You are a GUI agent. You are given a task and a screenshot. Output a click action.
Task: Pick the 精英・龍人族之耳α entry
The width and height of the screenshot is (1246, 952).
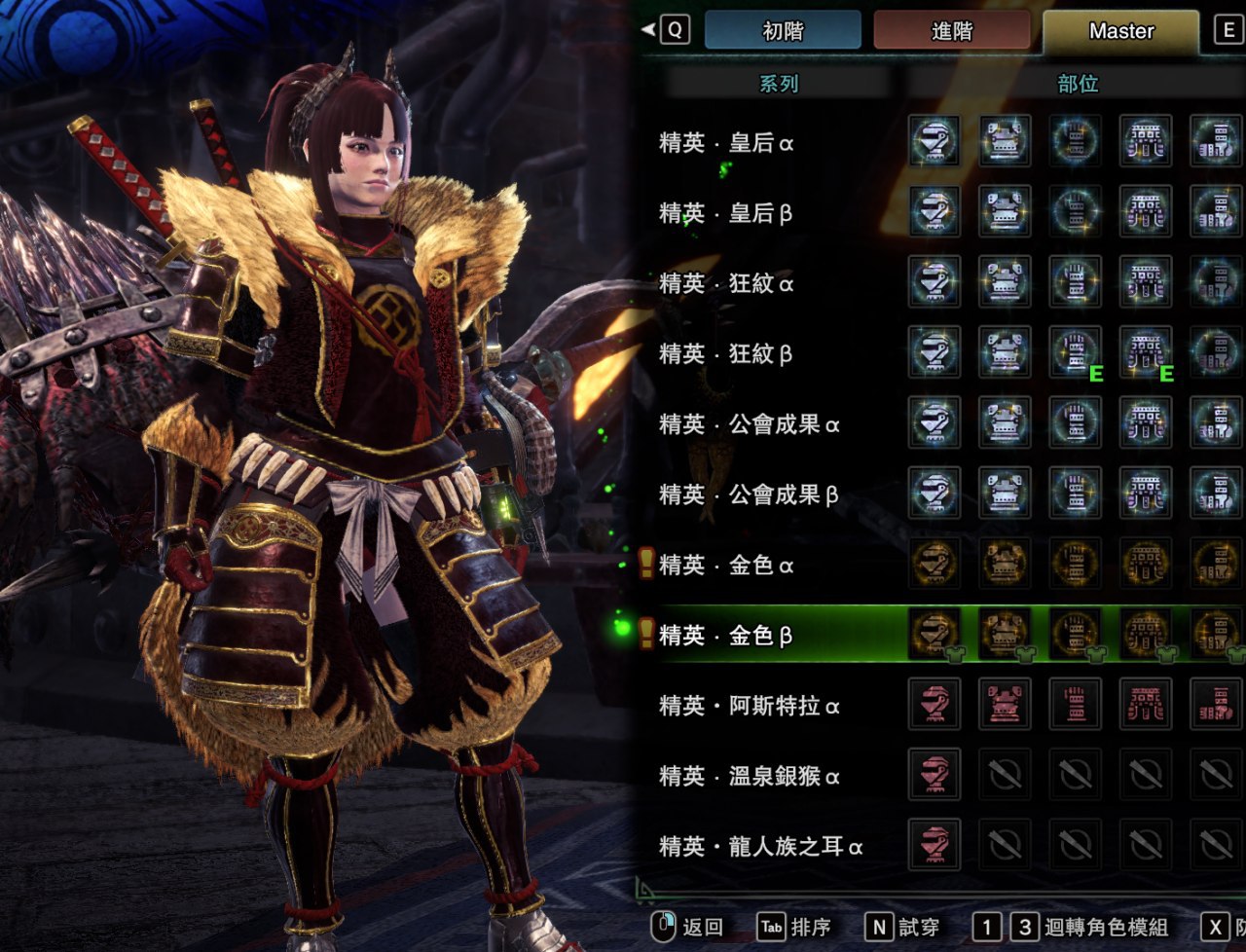coord(761,846)
